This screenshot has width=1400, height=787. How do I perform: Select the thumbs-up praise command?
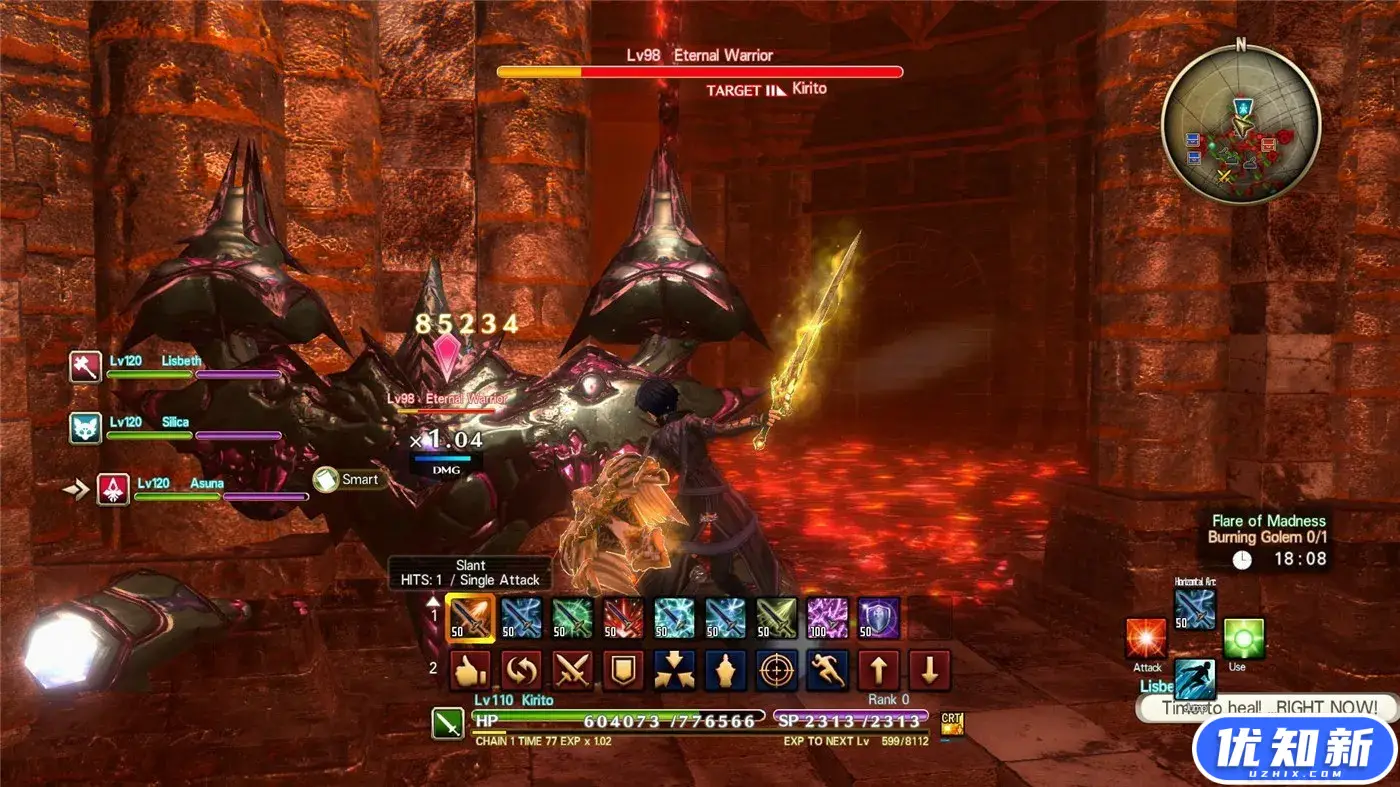point(470,670)
